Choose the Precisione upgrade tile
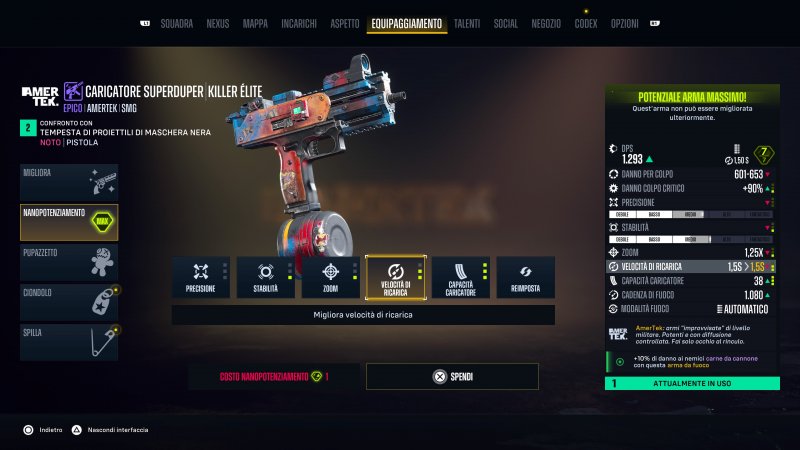The height and width of the screenshot is (450, 800). (200, 277)
